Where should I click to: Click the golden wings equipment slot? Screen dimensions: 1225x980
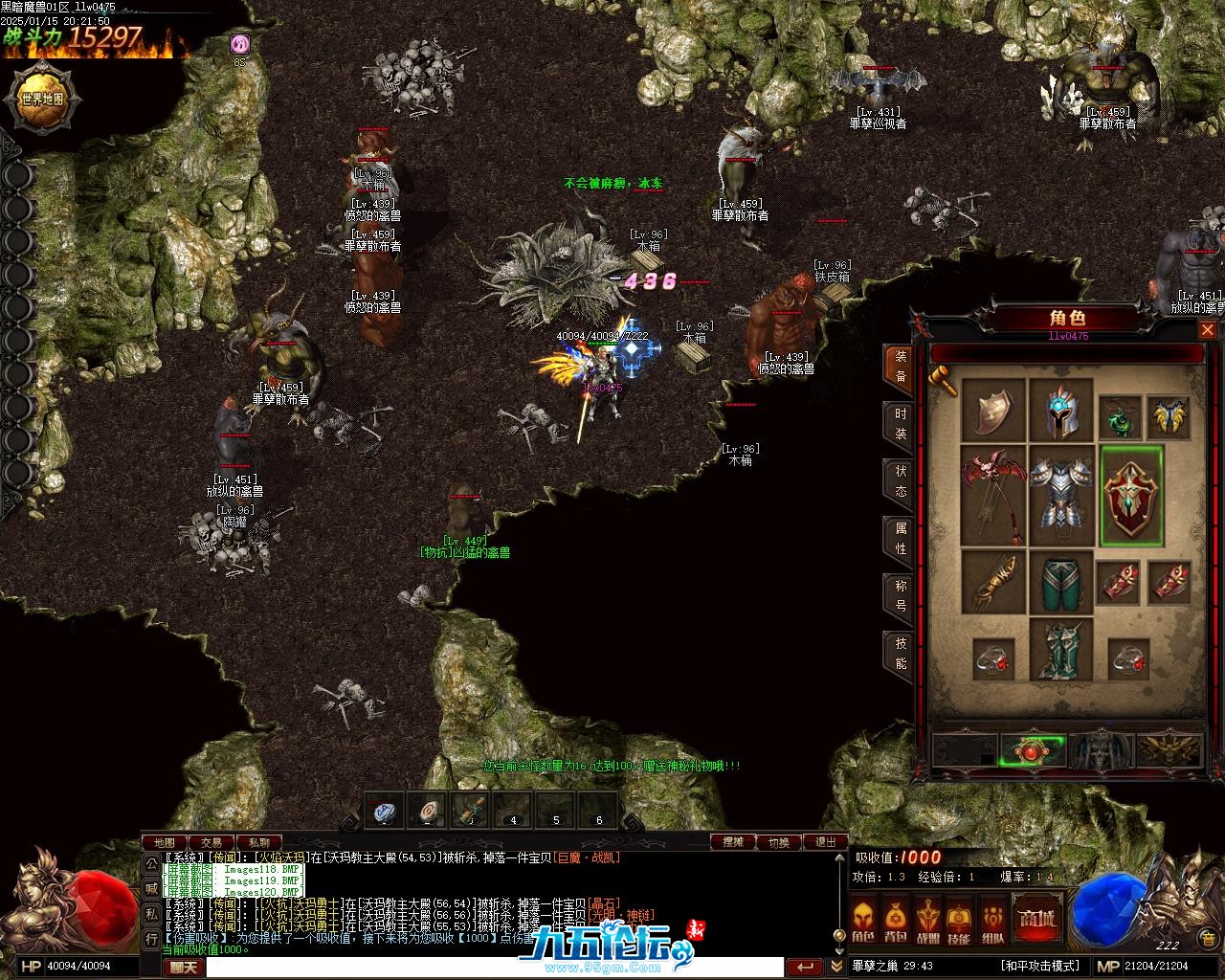(1169, 417)
